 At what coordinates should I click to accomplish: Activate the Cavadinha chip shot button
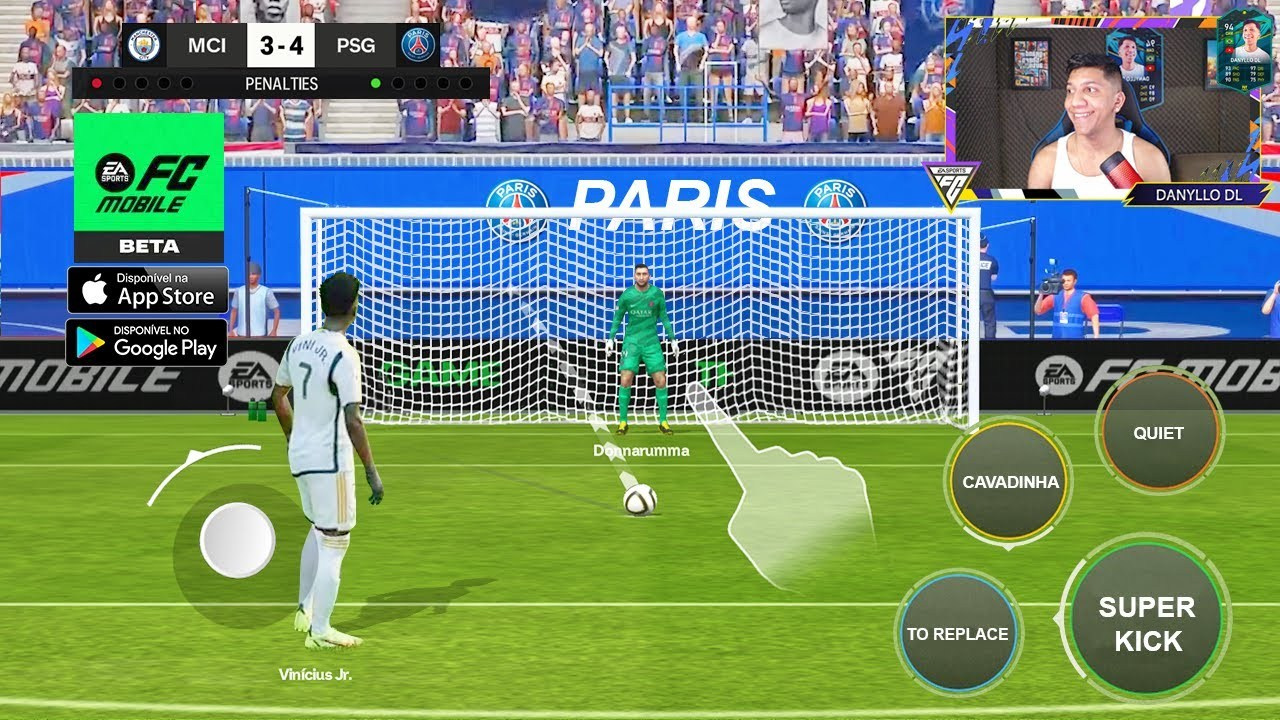[1009, 482]
